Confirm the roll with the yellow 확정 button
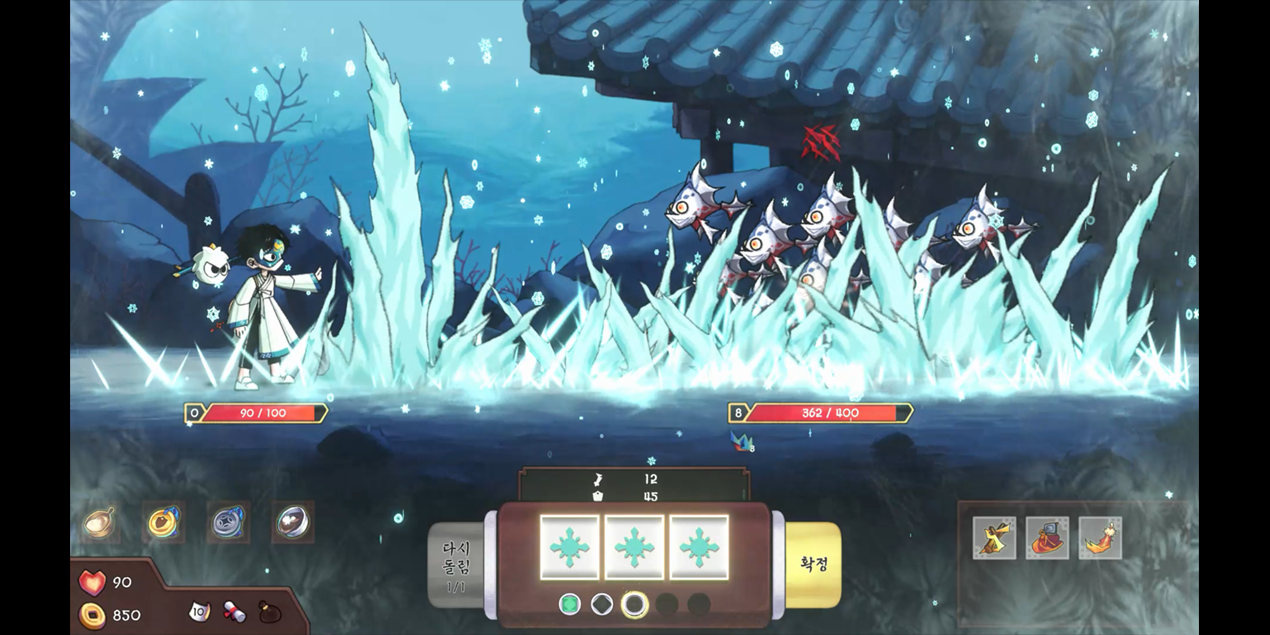The width and height of the screenshot is (1270, 635). pos(813,563)
